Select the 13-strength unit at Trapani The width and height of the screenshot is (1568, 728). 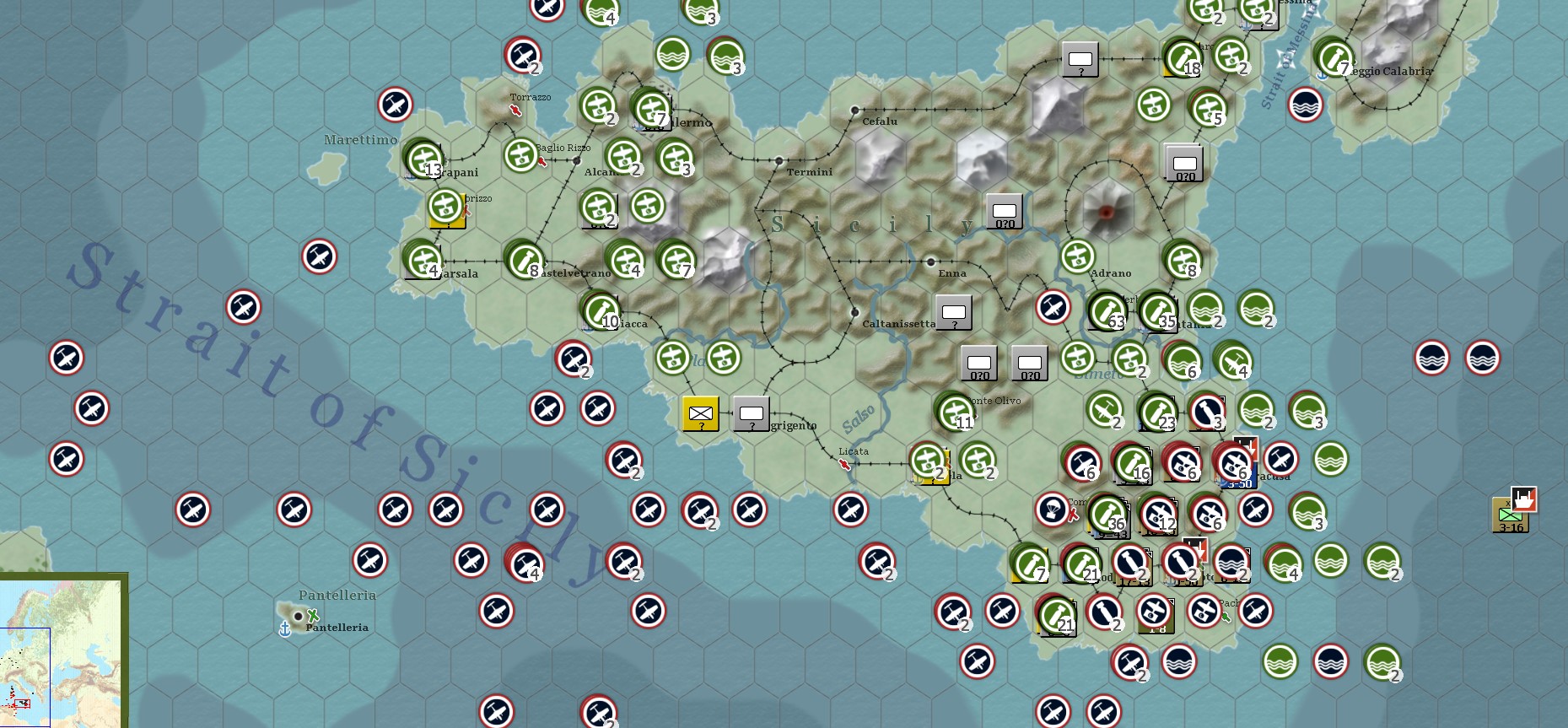(x=425, y=160)
